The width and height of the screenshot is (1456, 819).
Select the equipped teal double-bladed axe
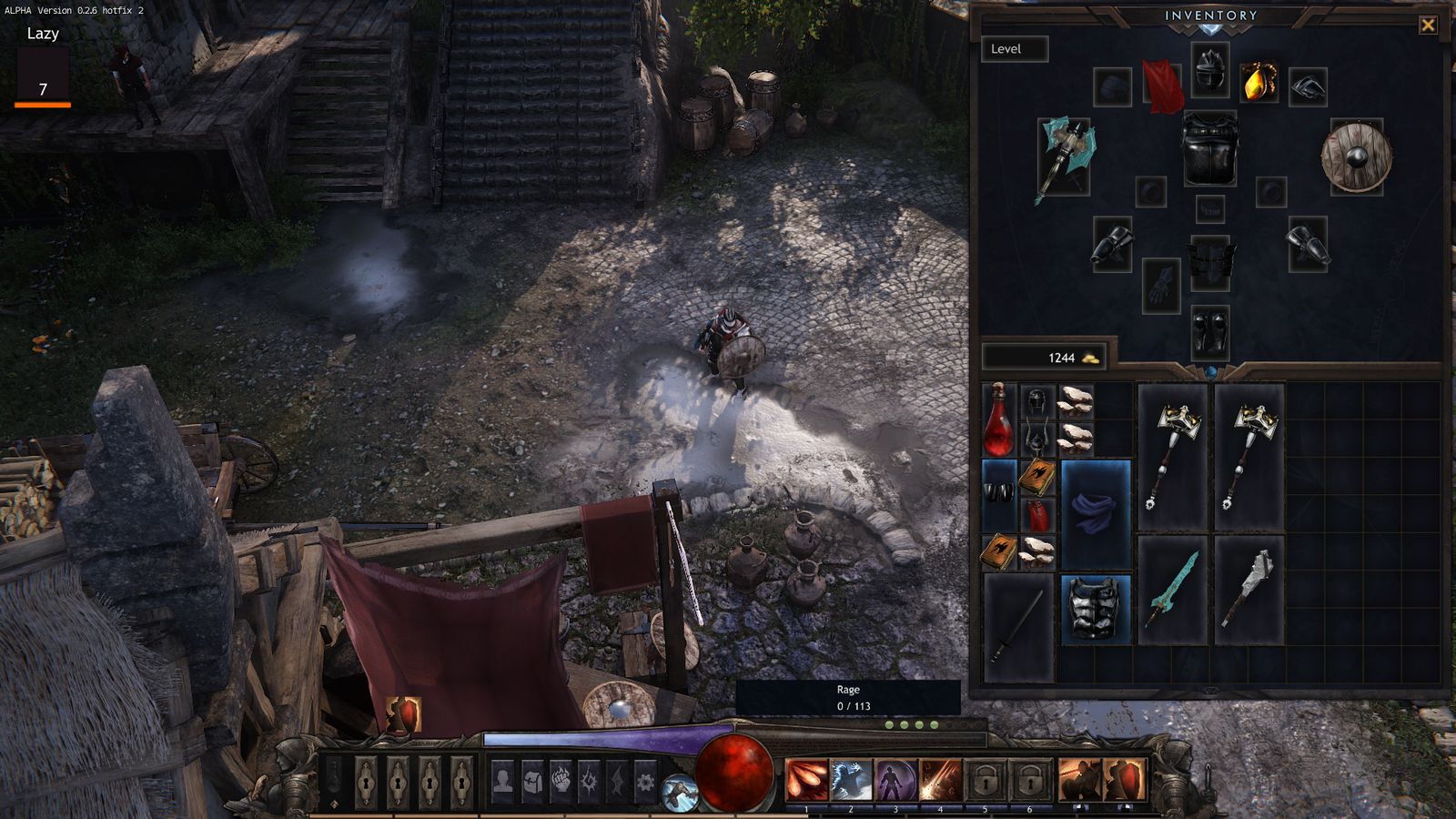1064,157
